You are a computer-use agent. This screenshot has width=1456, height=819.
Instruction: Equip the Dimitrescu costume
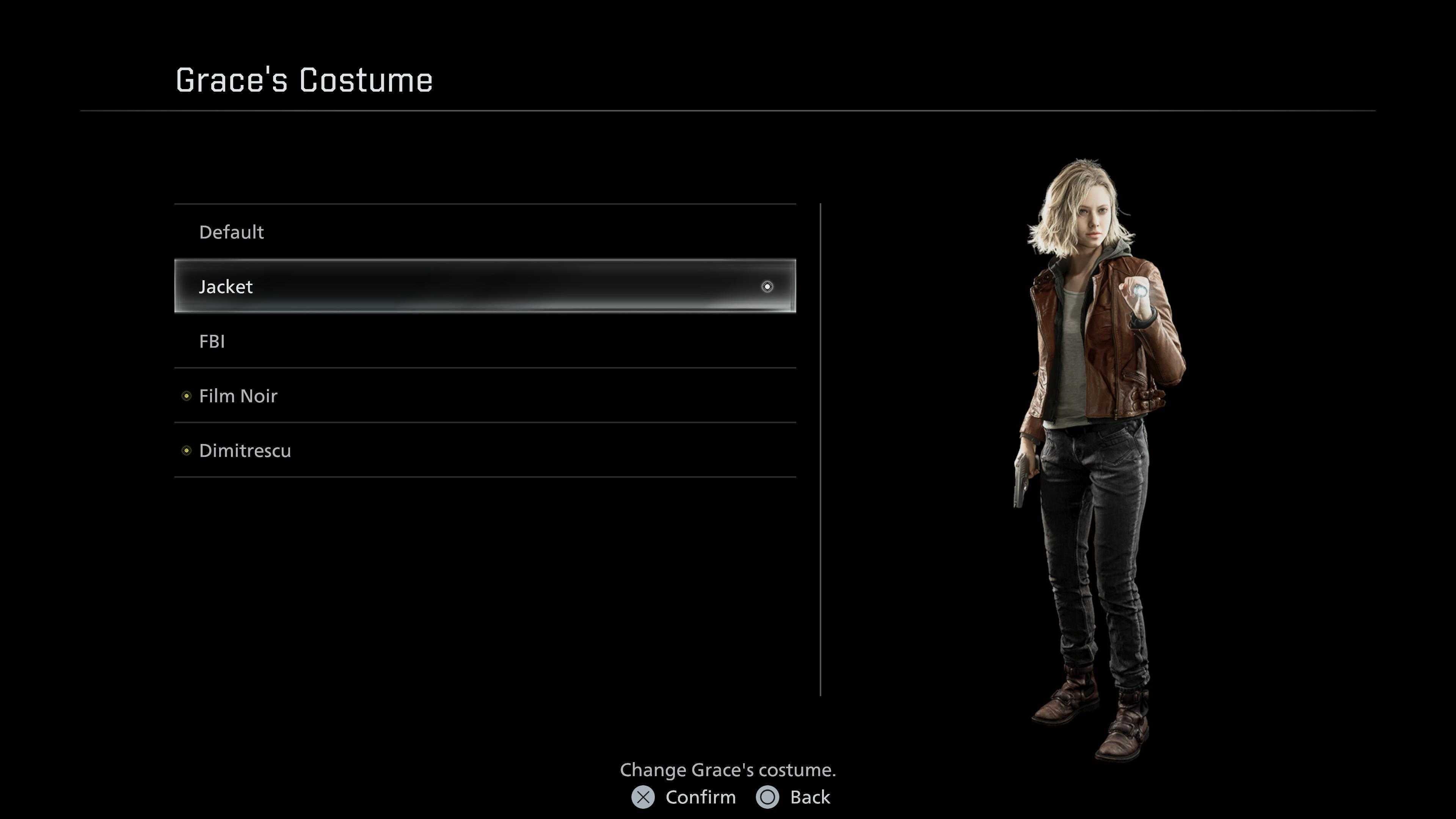coord(245,450)
